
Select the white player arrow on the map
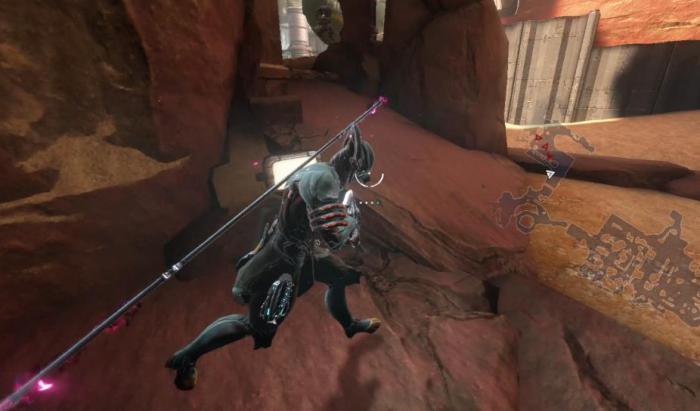pyautogui.click(x=551, y=172)
